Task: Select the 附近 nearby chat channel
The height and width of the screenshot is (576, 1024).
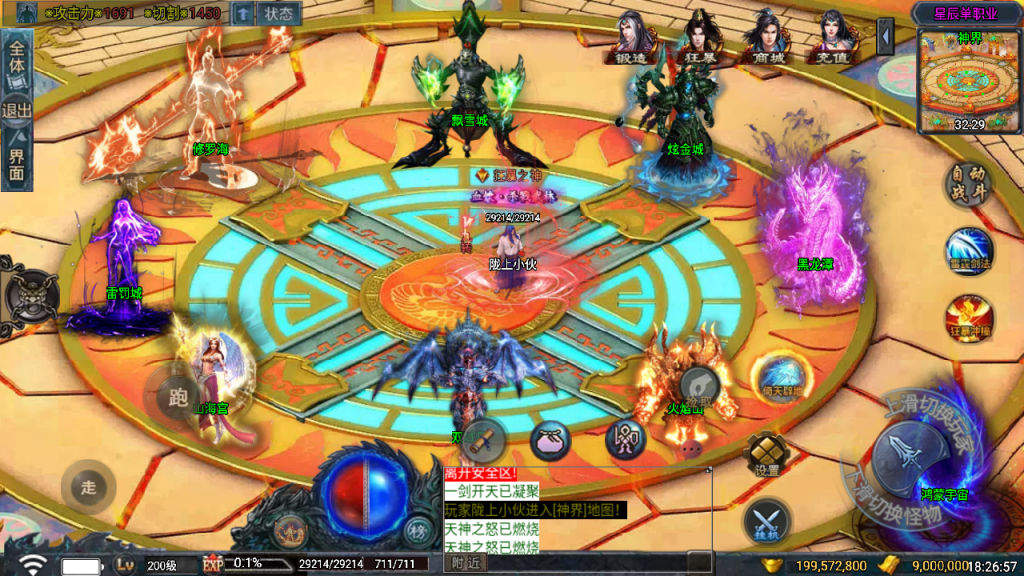Action: [x=466, y=563]
